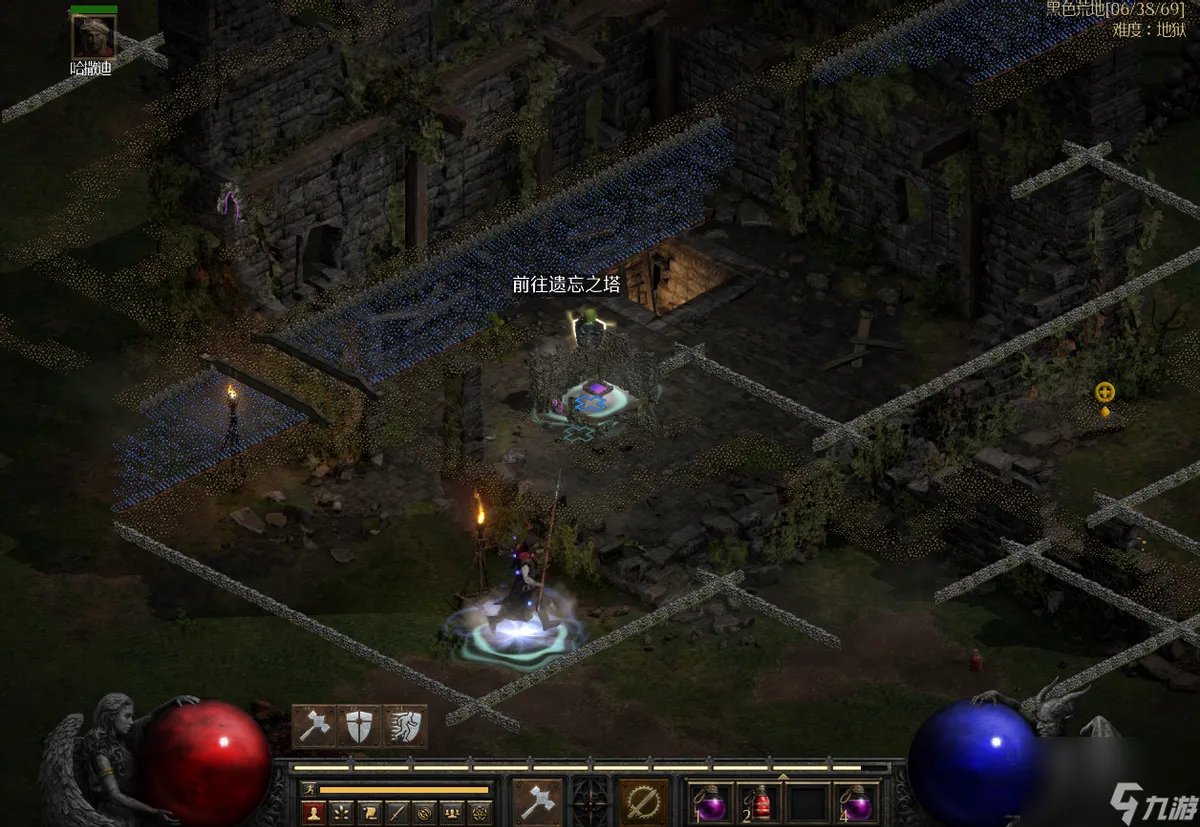Activate the cross shield skill icon

[360, 726]
